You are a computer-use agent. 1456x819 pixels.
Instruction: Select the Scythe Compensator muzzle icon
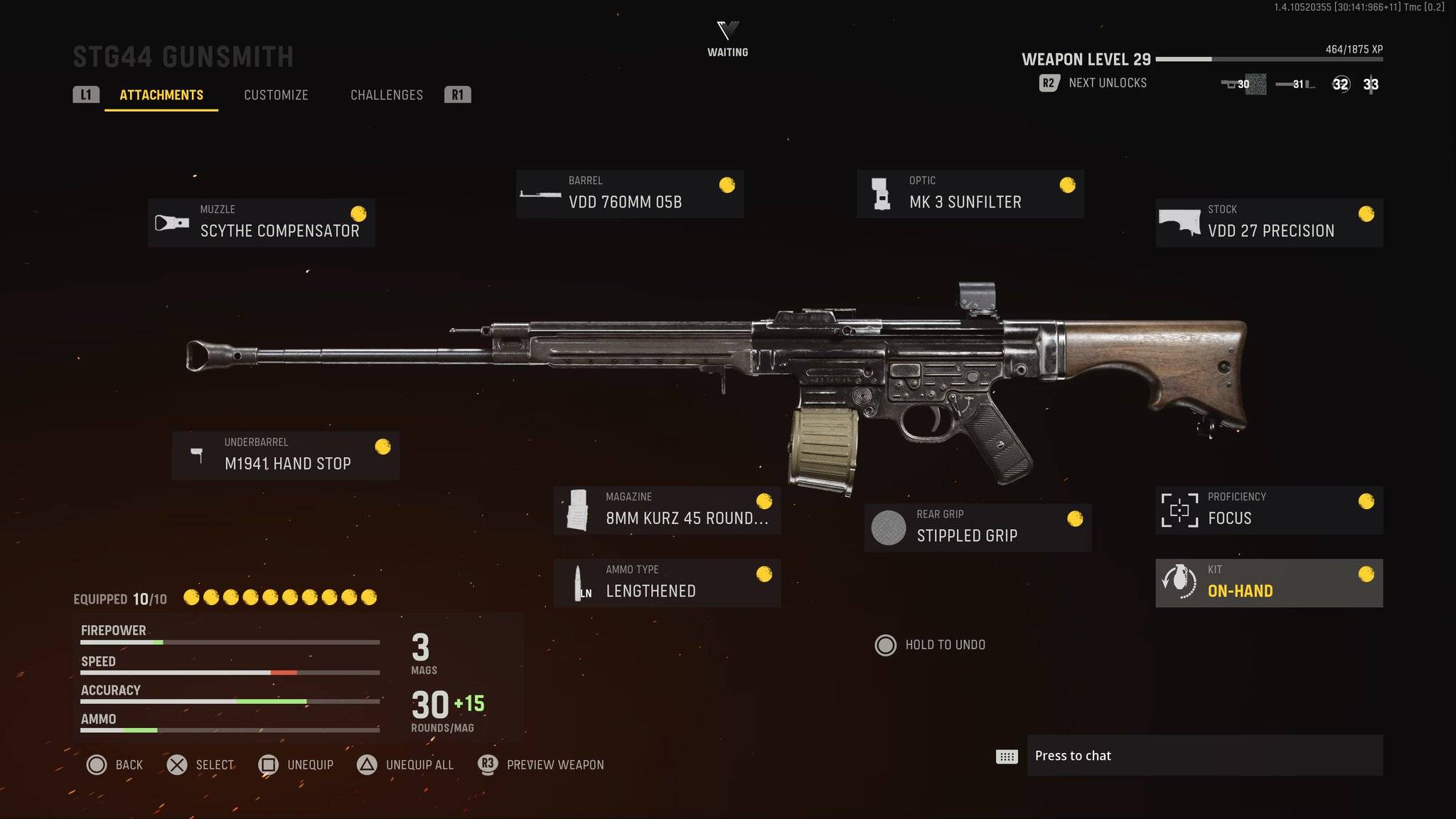[x=171, y=222]
